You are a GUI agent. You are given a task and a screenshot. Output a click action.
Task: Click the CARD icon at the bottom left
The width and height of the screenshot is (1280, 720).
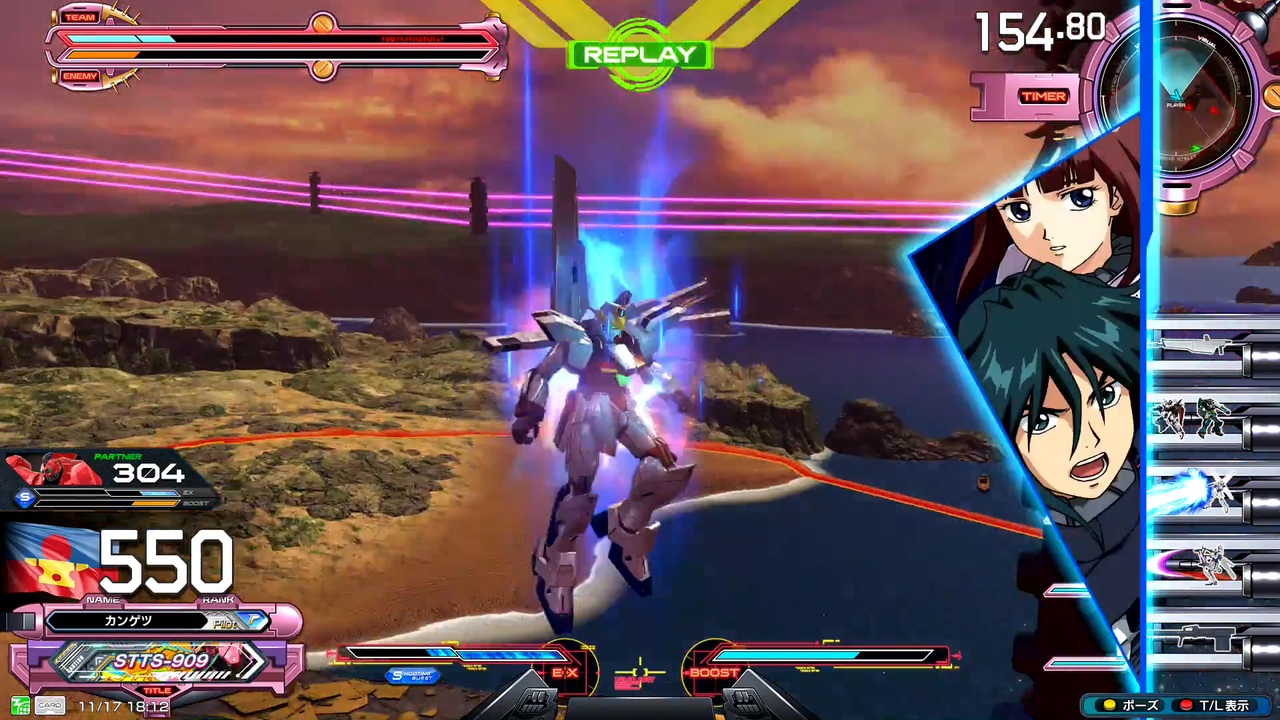[x=50, y=705]
